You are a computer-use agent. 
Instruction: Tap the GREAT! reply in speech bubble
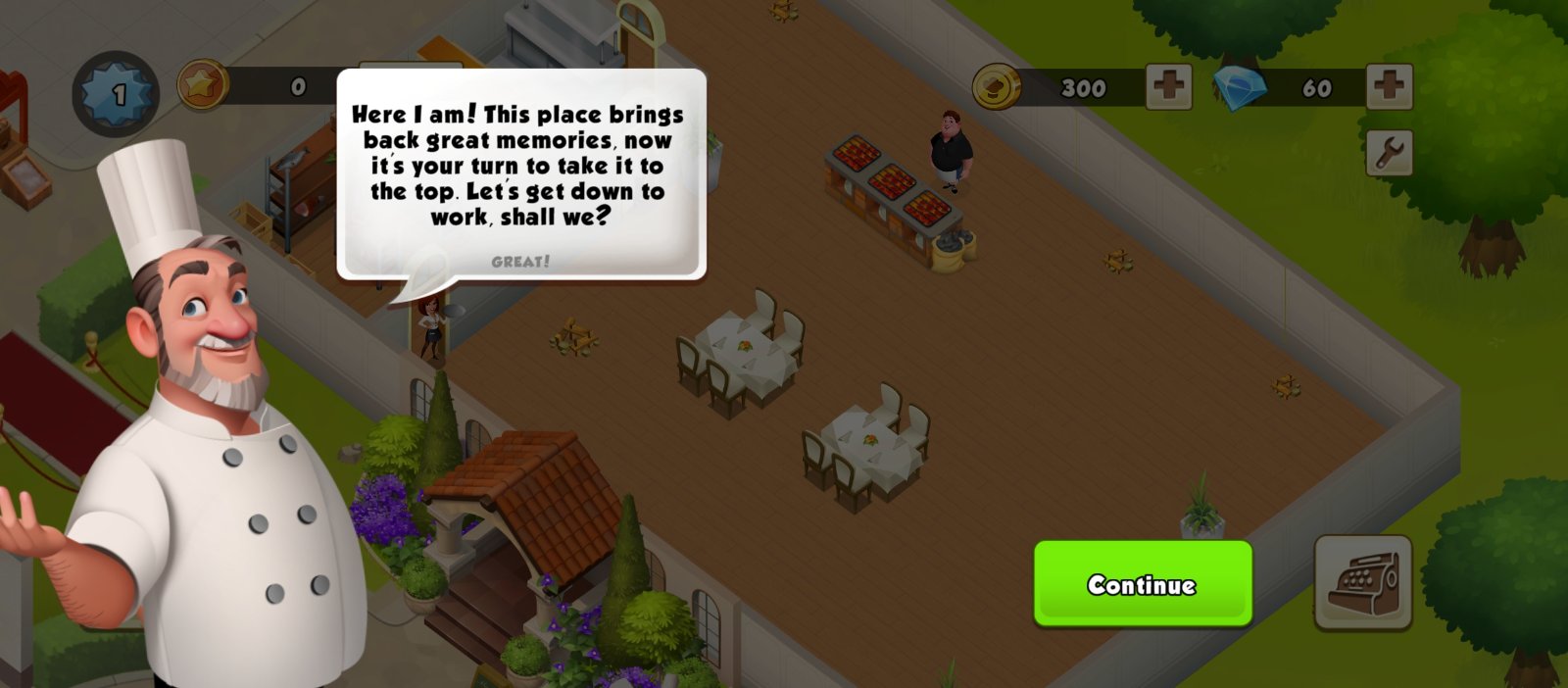coord(520,262)
